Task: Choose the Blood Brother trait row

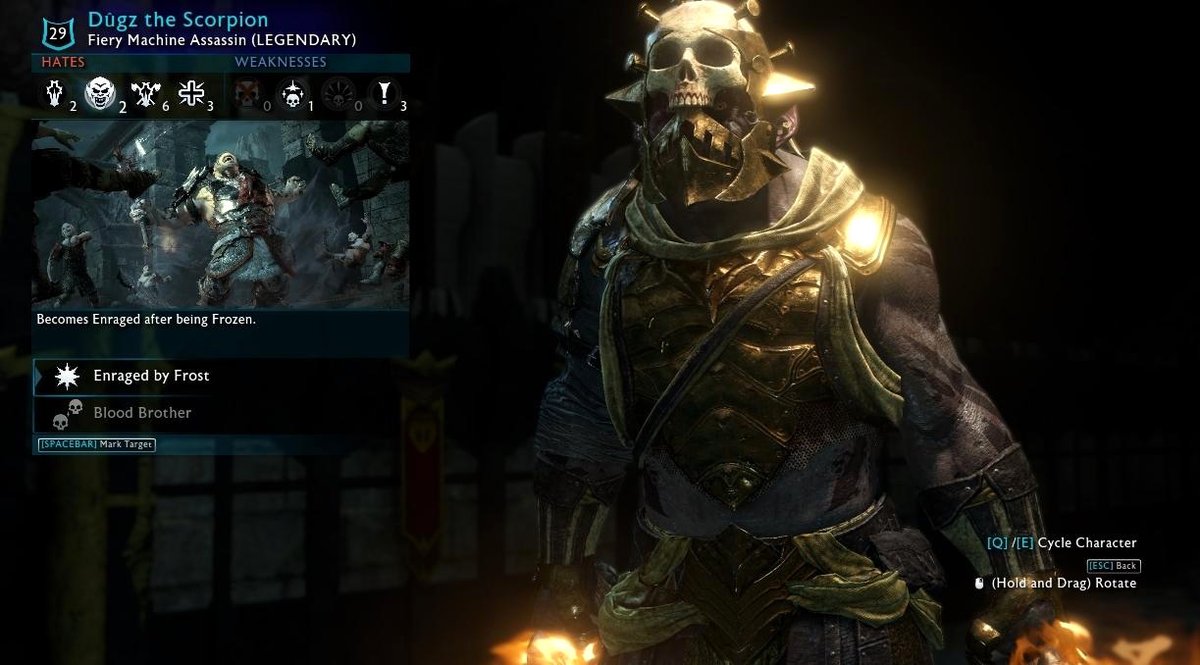Action: (x=220, y=413)
